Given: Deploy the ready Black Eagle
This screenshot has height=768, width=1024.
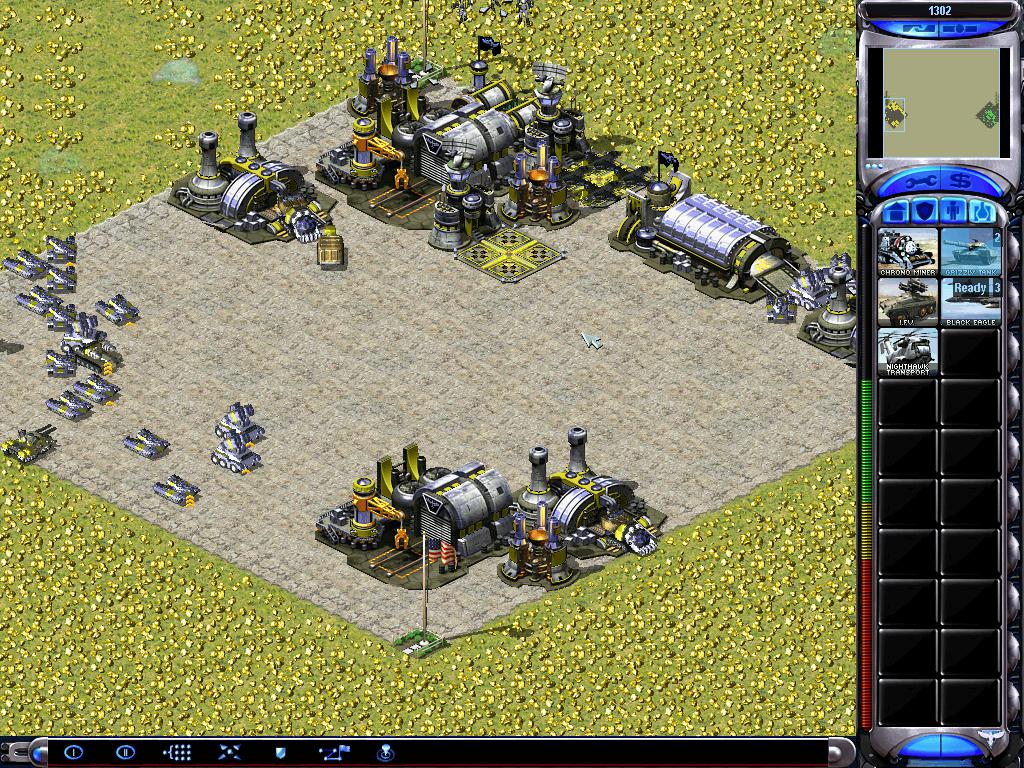Looking at the screenshot, I should tap(970, 302).
